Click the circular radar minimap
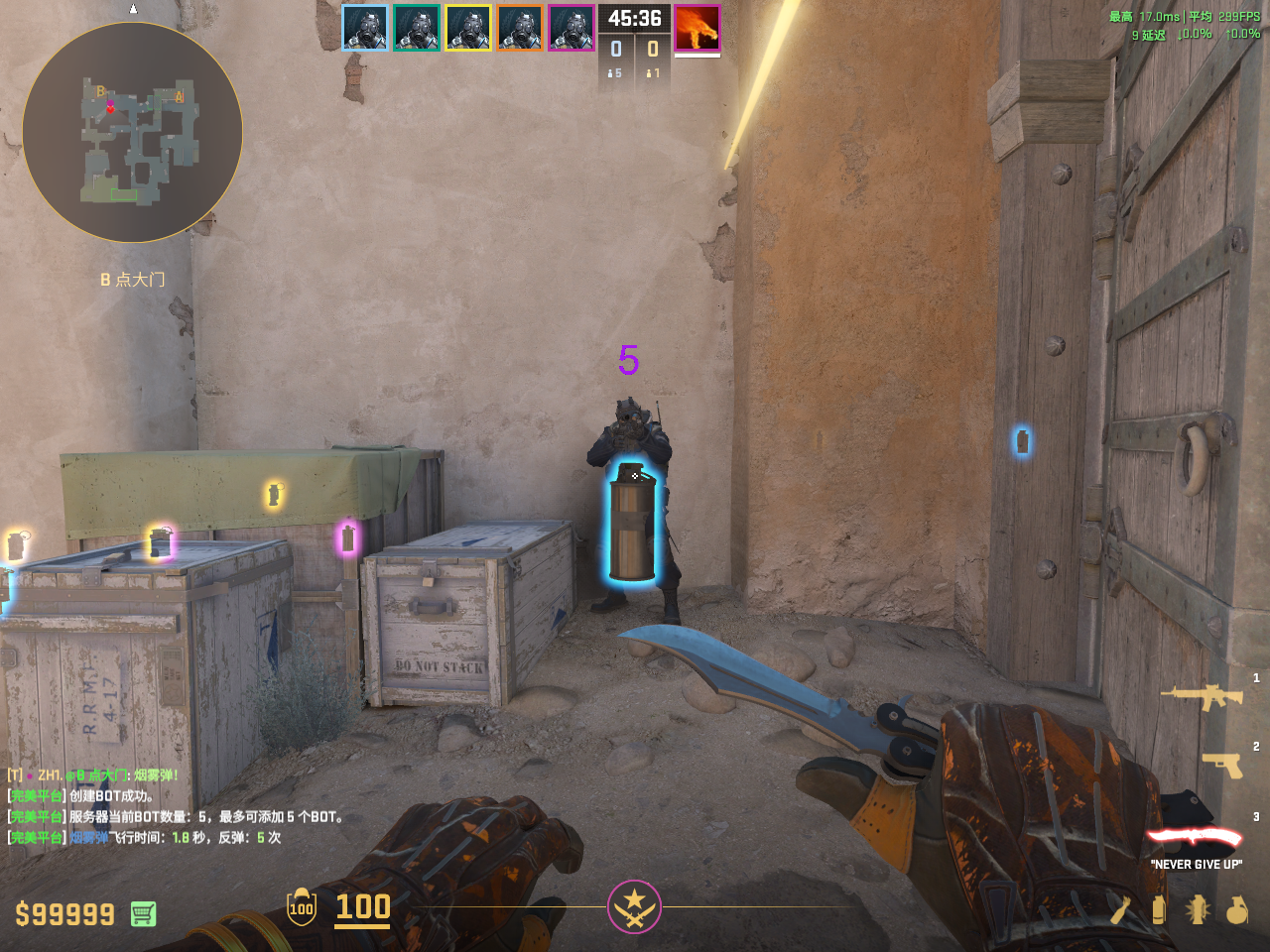This screenshot has width=1270, height=952. click(x=132, y=133)
